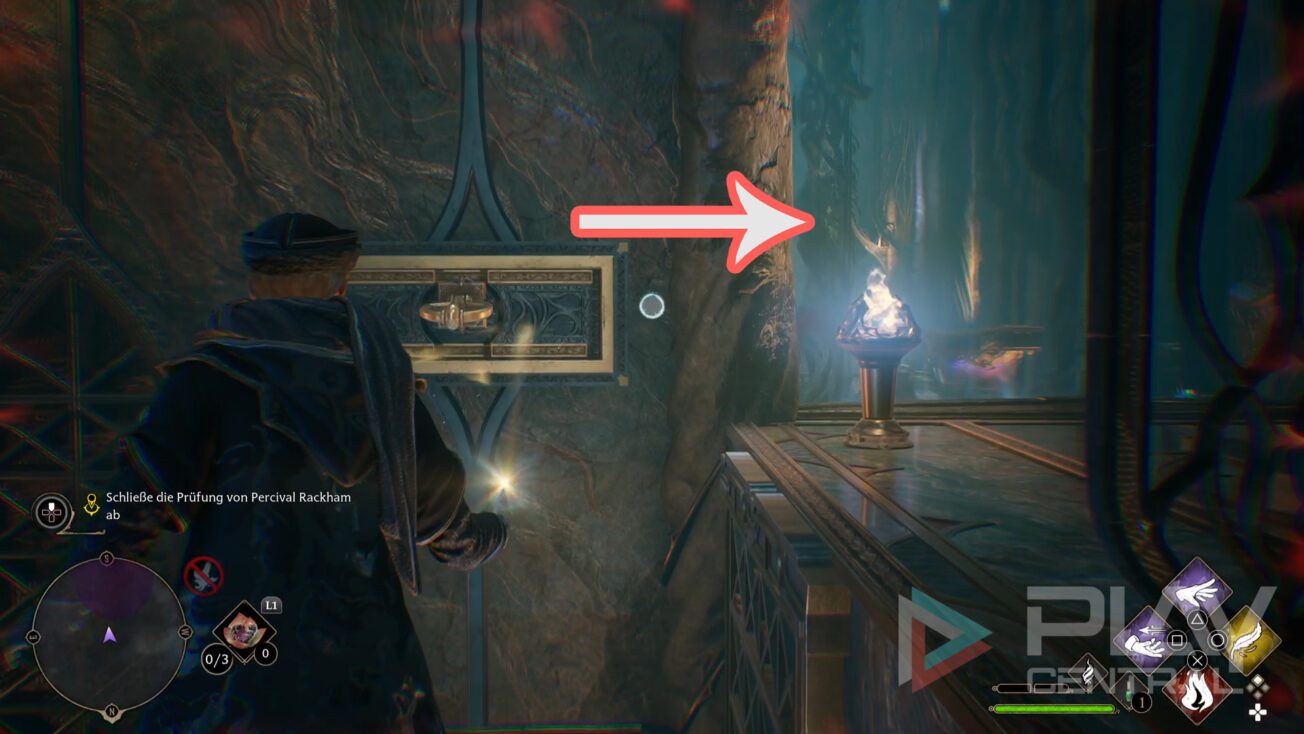Viewport: 1304px width, 734px height.
Task: Select the L1 ancient magic ability icon
Action: pyautogui.click(x=242, y=628)
